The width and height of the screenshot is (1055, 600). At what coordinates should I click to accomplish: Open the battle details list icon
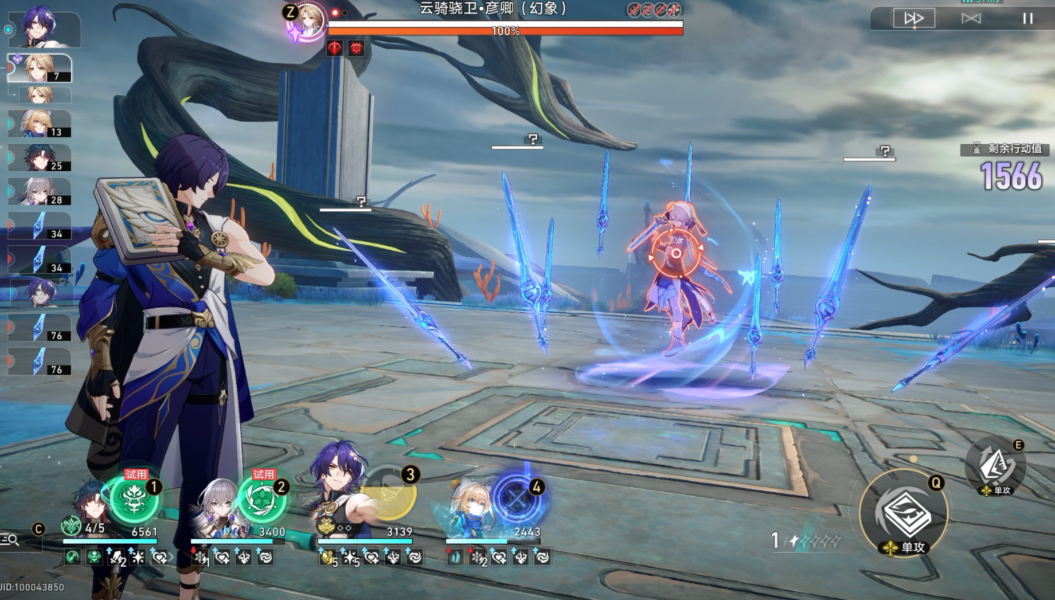coord(10,540)
